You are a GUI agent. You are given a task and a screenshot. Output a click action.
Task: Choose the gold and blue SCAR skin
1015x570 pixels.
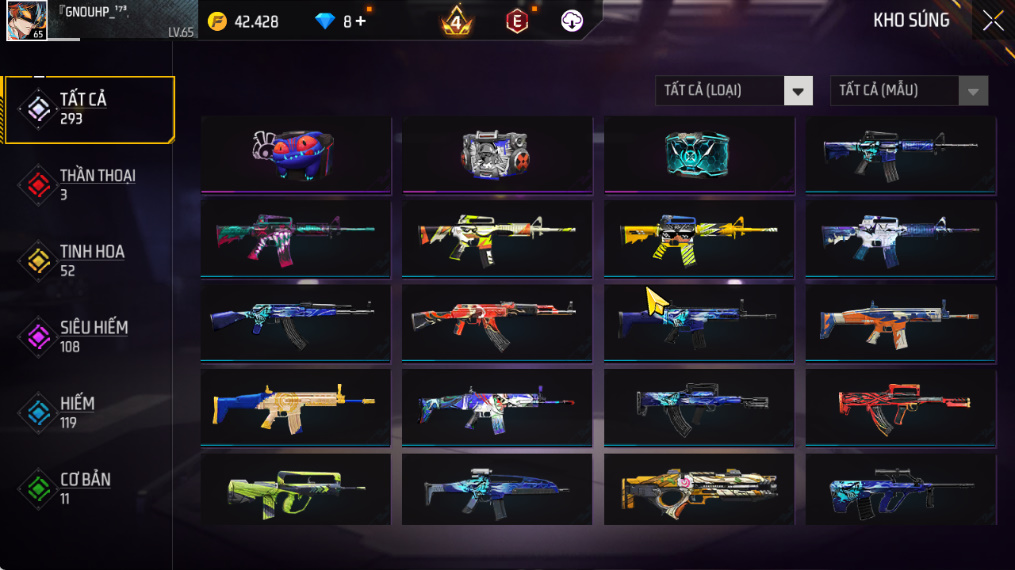[x=296, y=407]
